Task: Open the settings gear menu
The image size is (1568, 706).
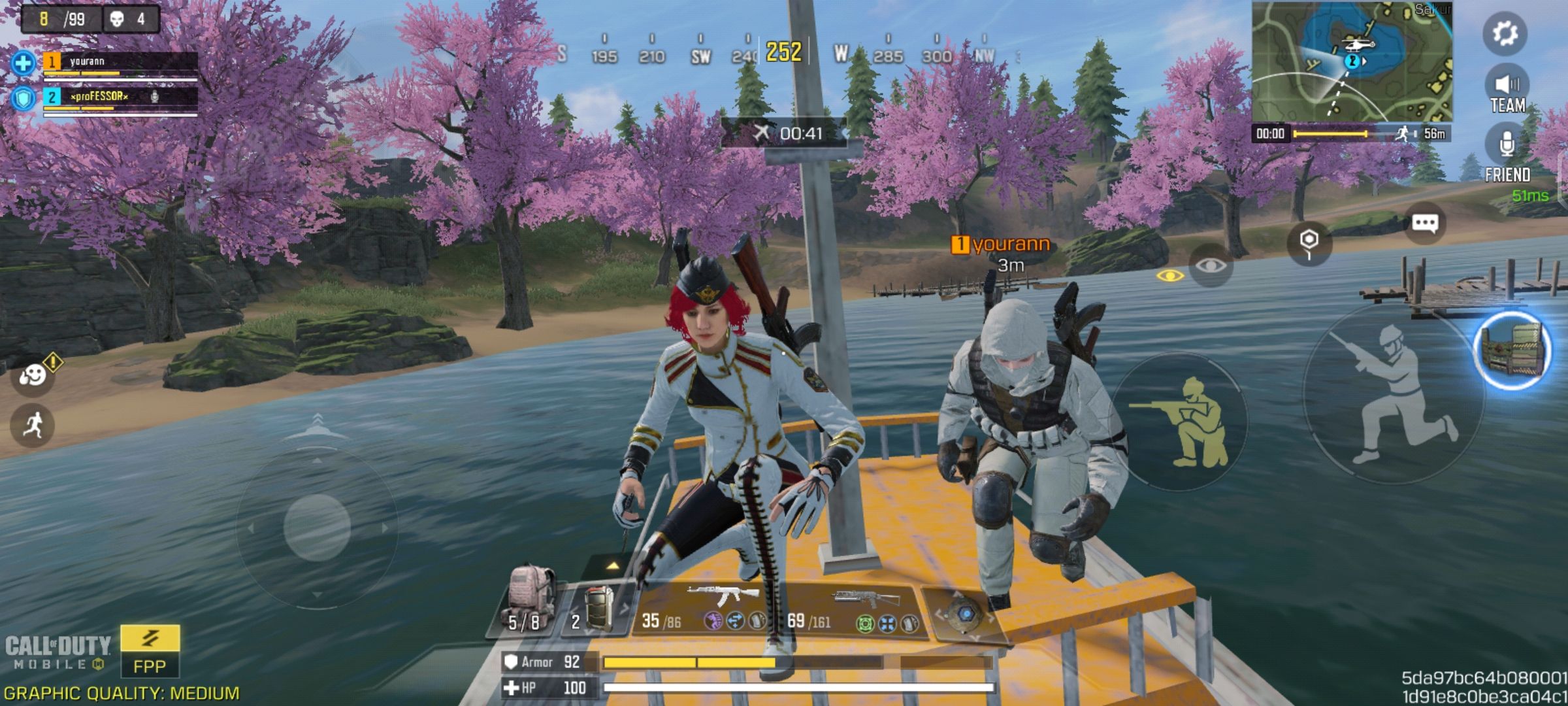Action: pos(1505,33)
